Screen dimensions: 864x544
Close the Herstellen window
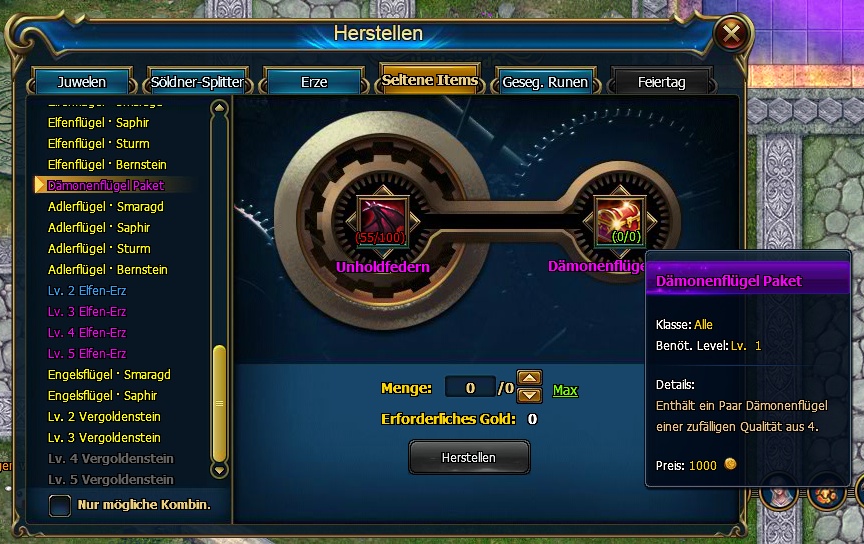click(x=732, y=35)
